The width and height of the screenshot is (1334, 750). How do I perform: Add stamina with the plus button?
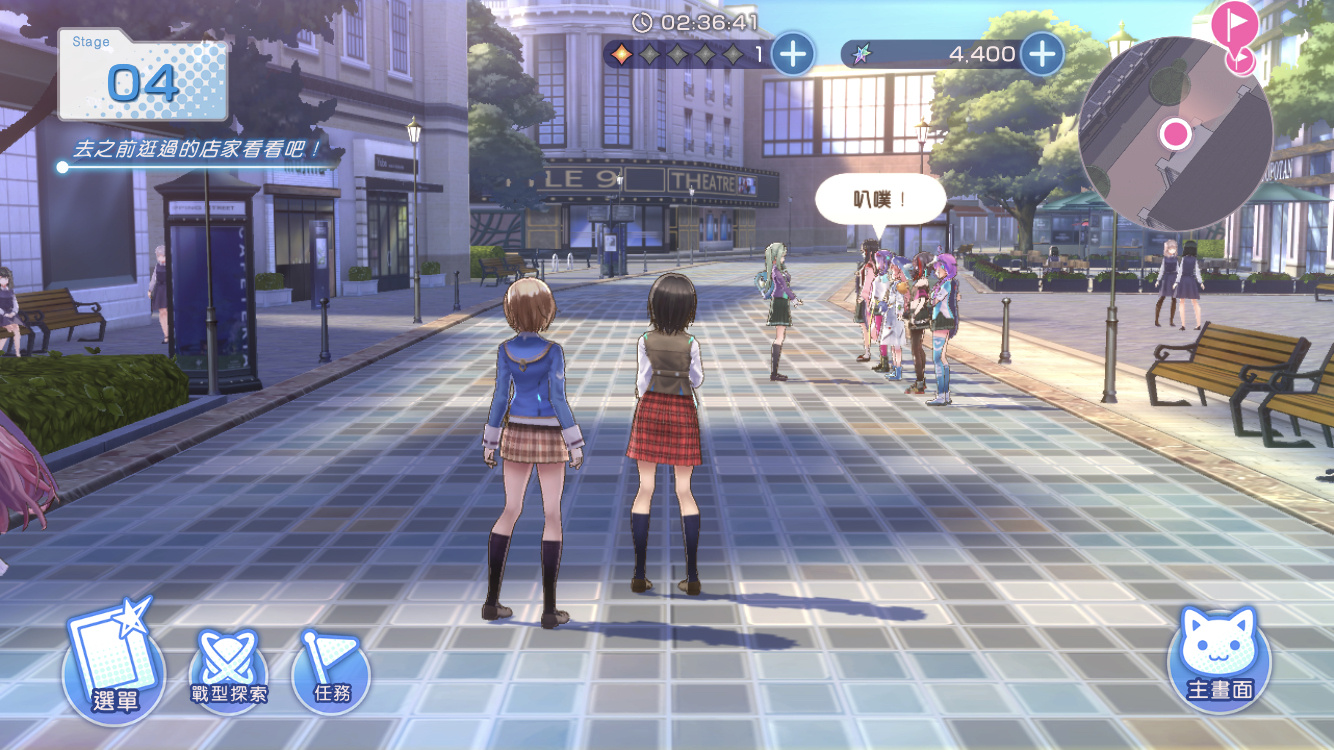(x=793, y=53)
